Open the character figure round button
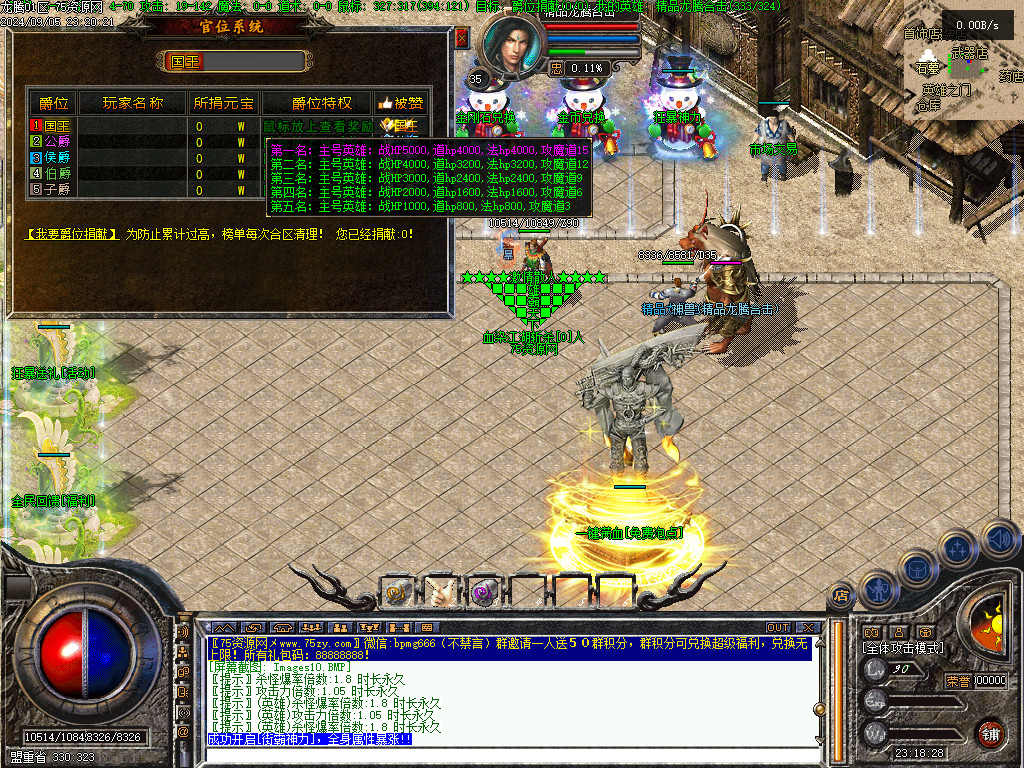The height and width of the screenshot is (768, 1024). [878, 588]
